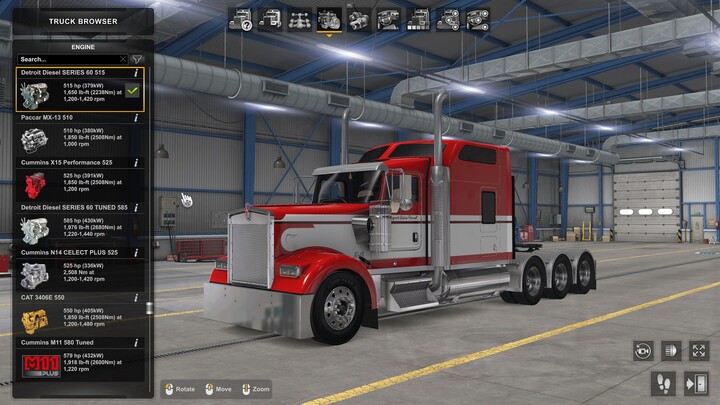Screen dimensions: 720x405
Task: Click the engine search field
Action: pyautogui.click(x=65, y=59)
